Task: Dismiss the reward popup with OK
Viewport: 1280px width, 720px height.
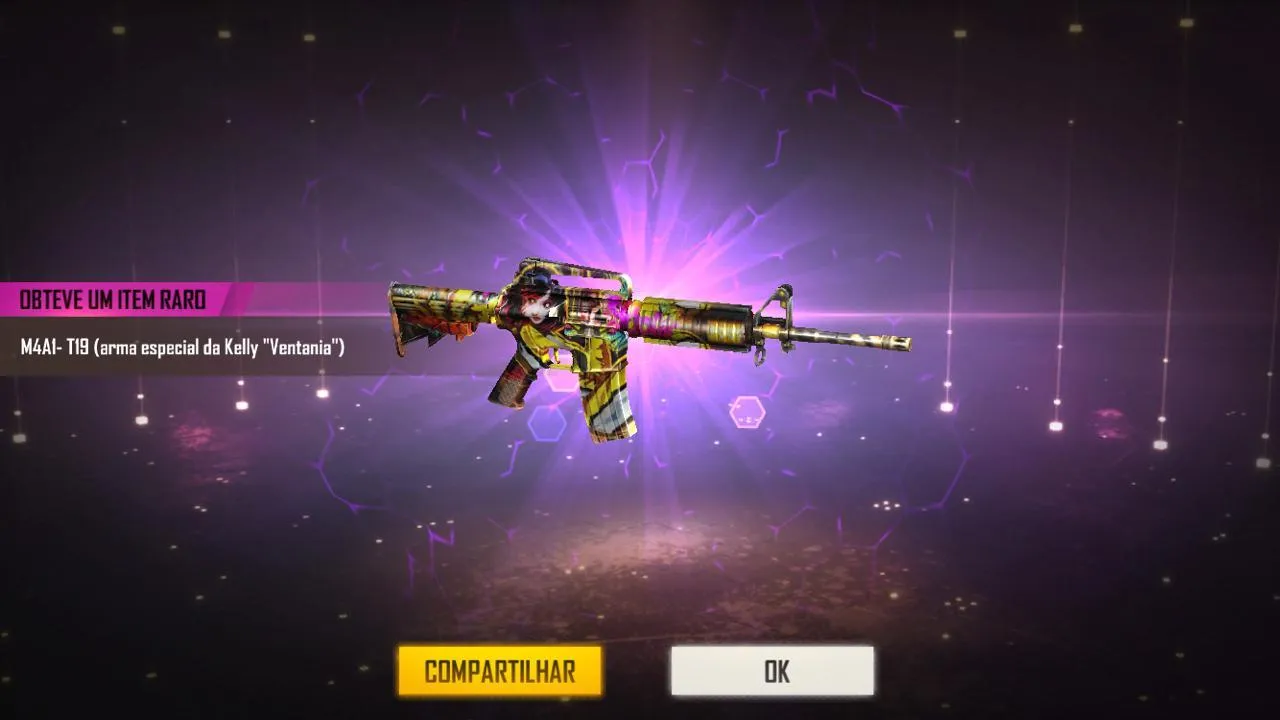Action: tap(771, 671)
